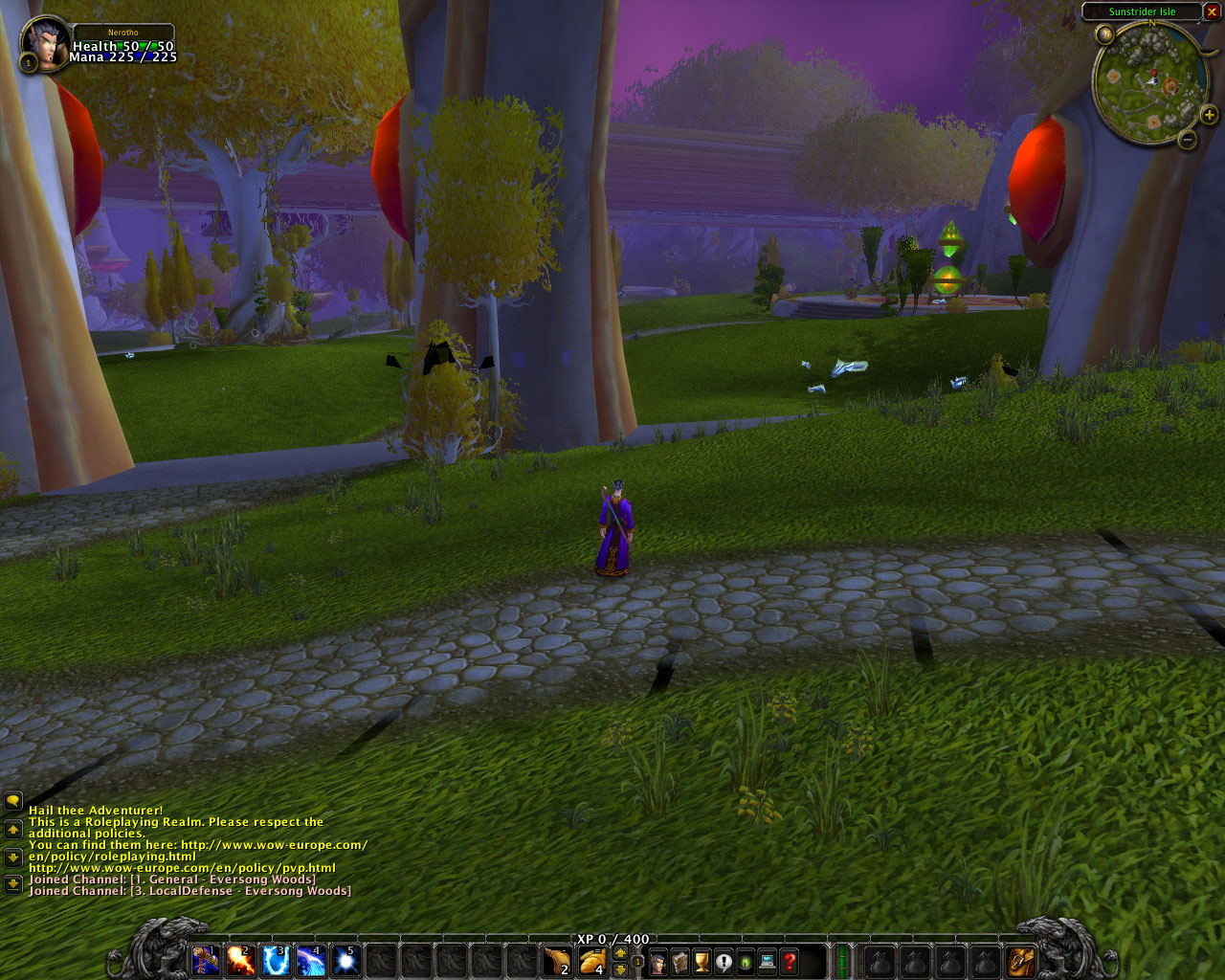
Task: Cast the Fireball spell in slot 2
Action: 240,959
